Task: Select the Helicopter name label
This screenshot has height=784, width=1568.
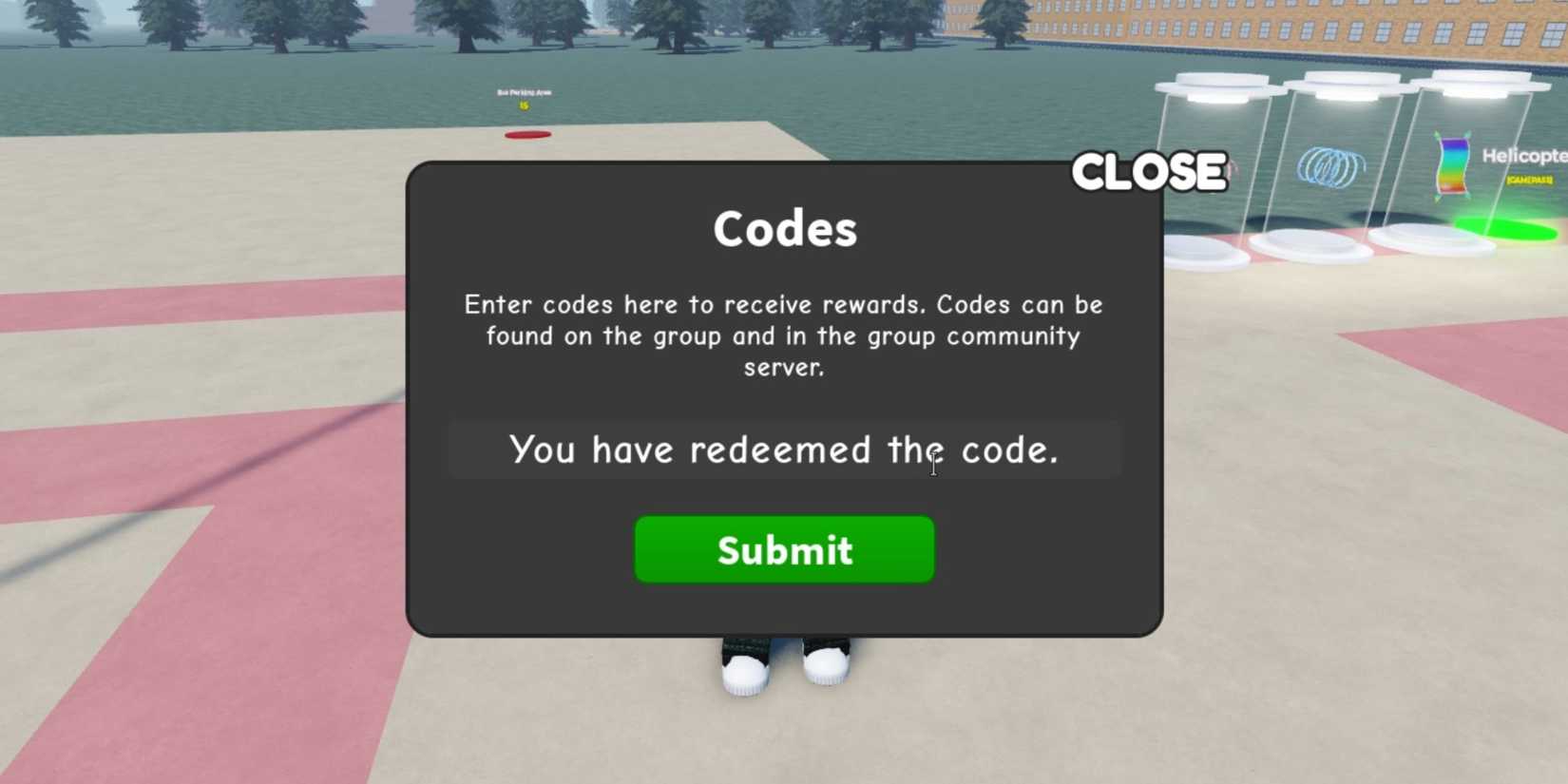Action: point(1523,154)
